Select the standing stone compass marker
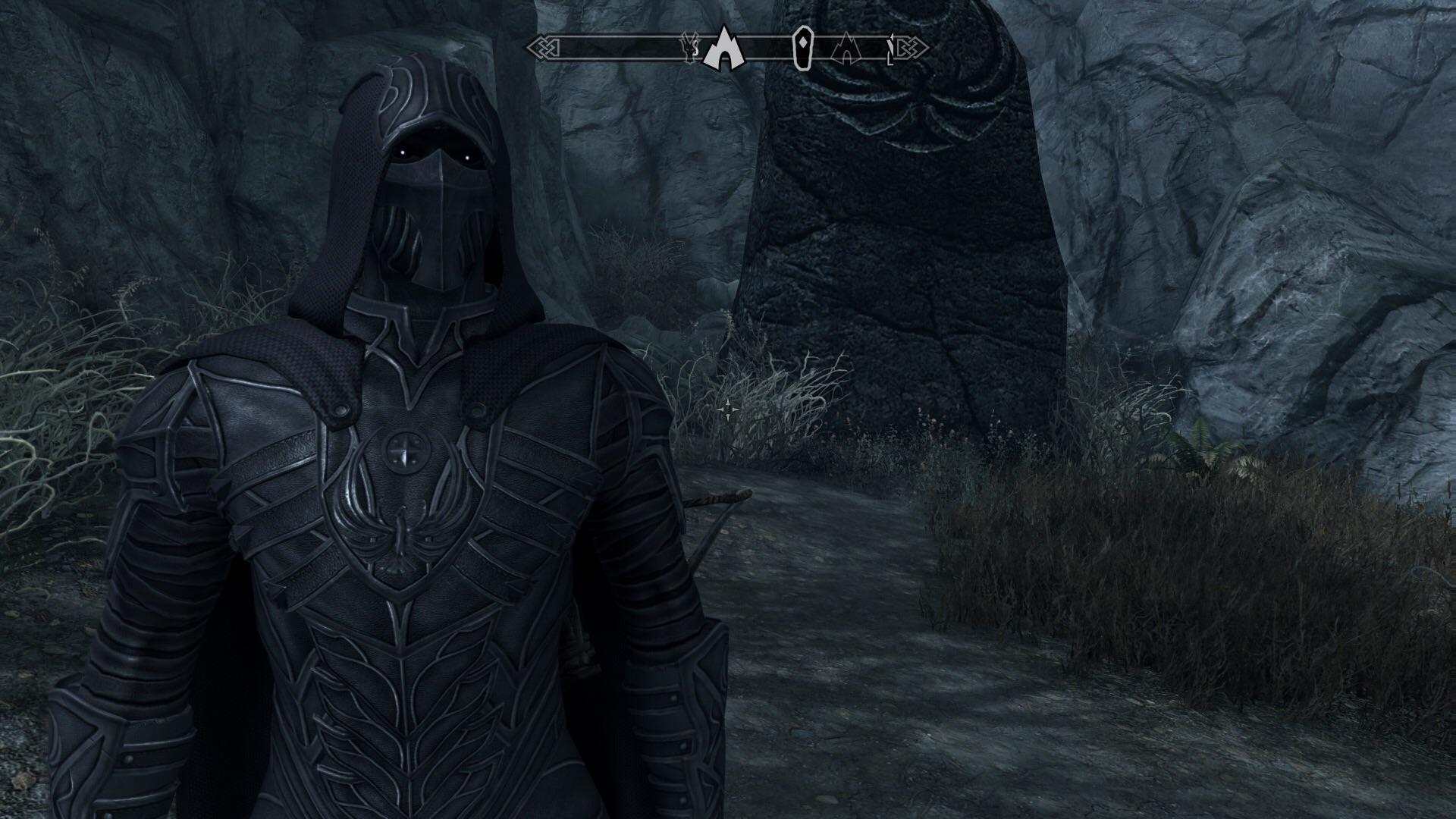The width and height of the screenshot is (1456, 819). 802,47
